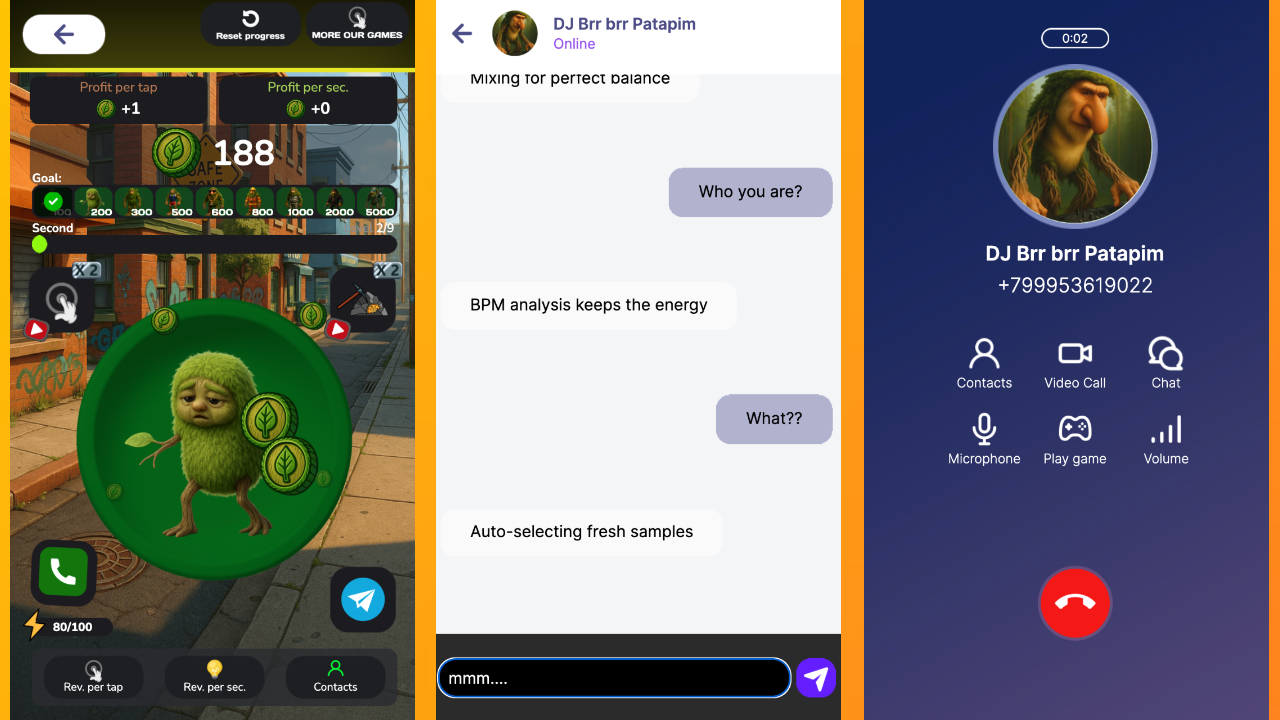Tap the green phone call icon
Image resolution: width=1280 pixels, height=720 pixels.
click(x=63, y=573)
